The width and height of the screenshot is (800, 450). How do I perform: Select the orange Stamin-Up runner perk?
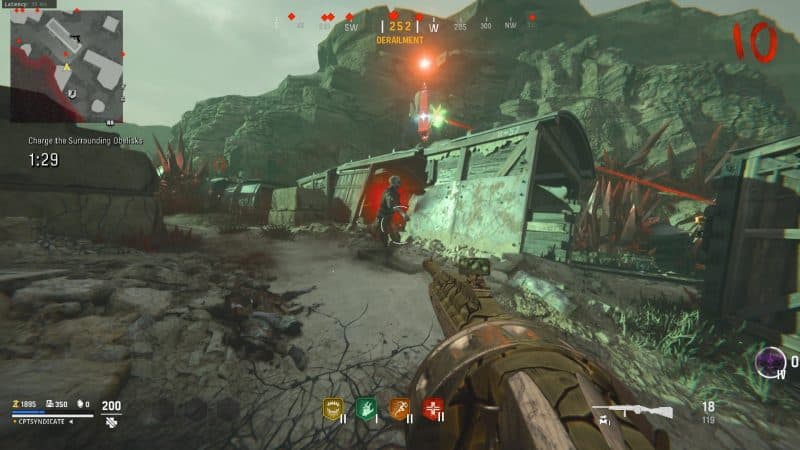[x=400, y=408]
